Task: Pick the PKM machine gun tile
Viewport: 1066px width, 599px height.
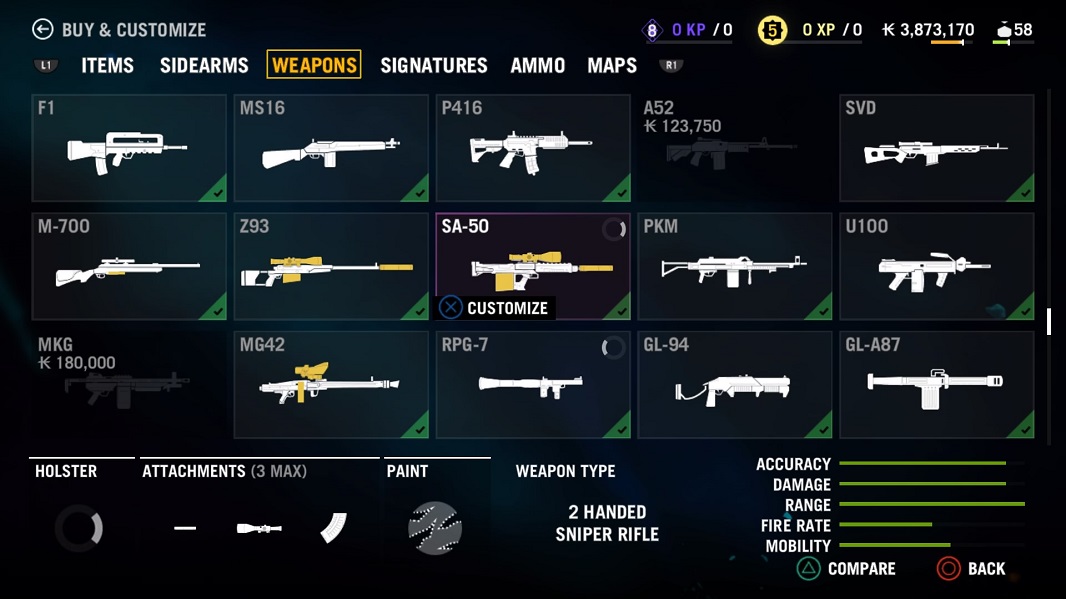Action: 735,266
